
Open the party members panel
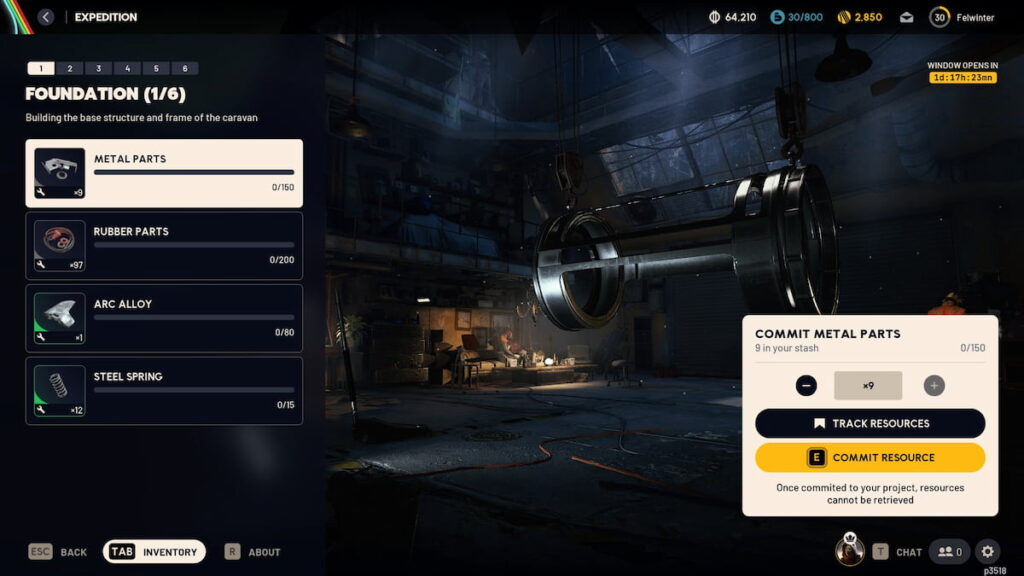[x=950, y=551]
